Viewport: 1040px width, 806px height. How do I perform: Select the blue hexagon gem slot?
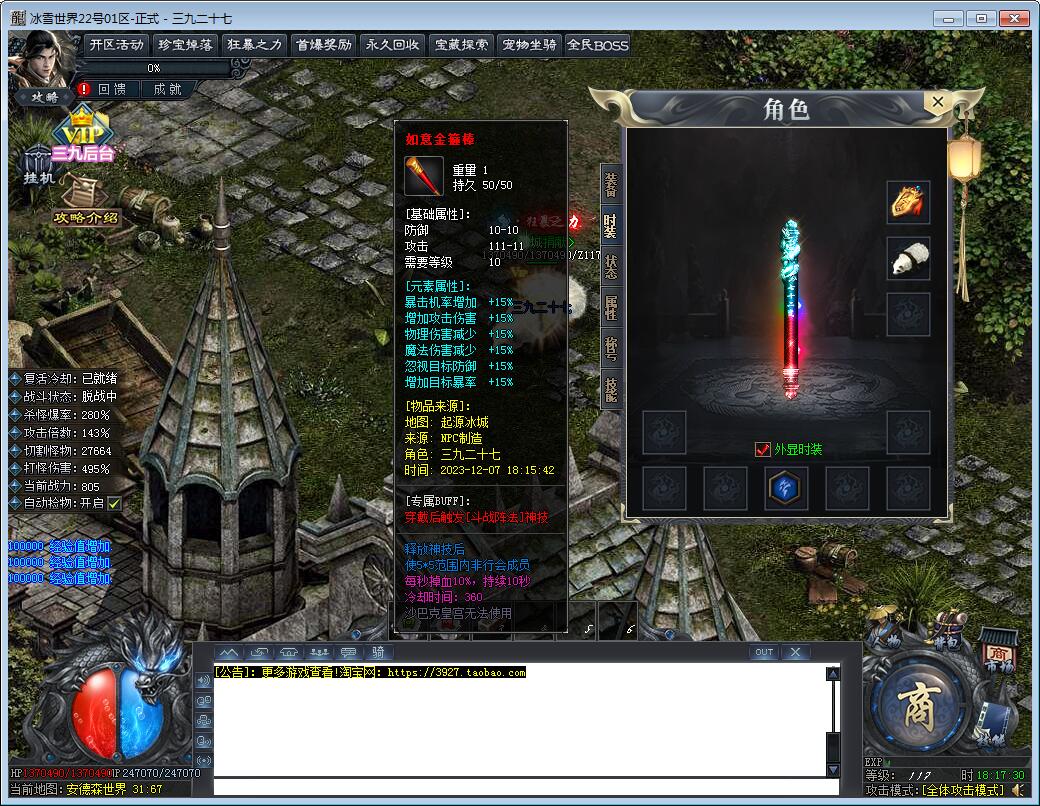click(x=787, y=488)
